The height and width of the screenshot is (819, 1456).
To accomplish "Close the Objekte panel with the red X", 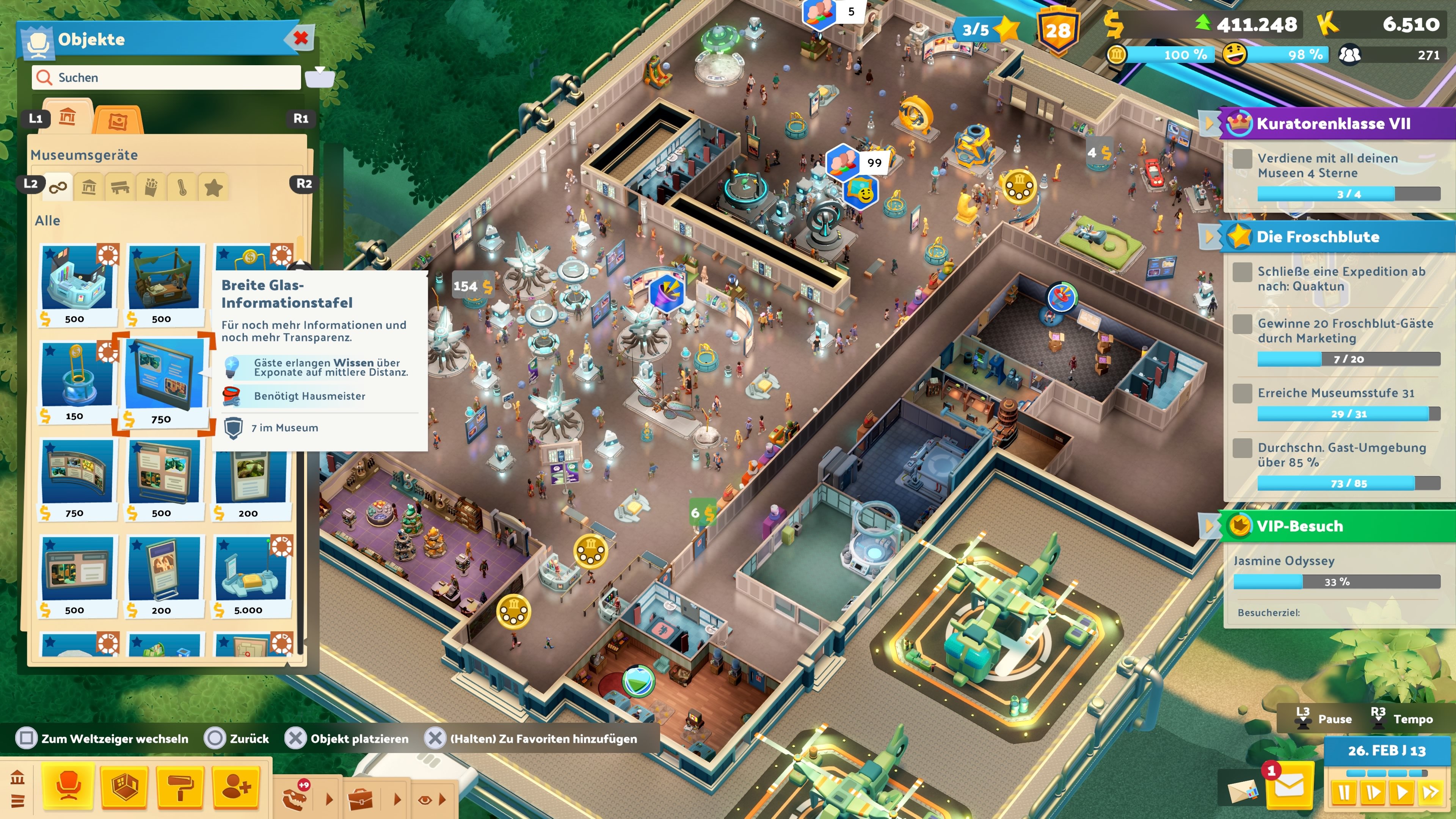I will coord(301,38).
